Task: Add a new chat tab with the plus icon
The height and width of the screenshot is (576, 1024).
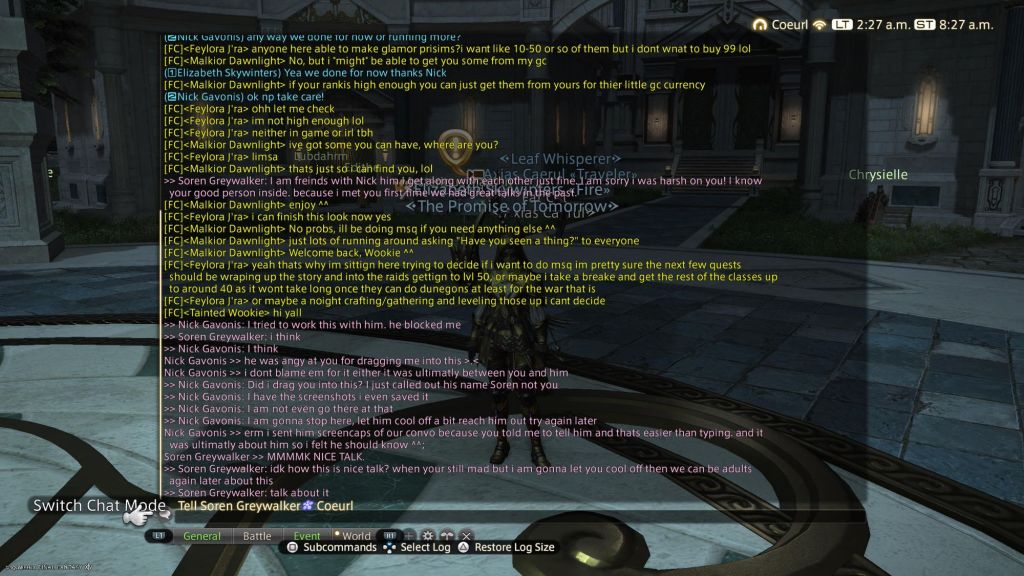Action: pyautogui.click(x=409, y=536)
